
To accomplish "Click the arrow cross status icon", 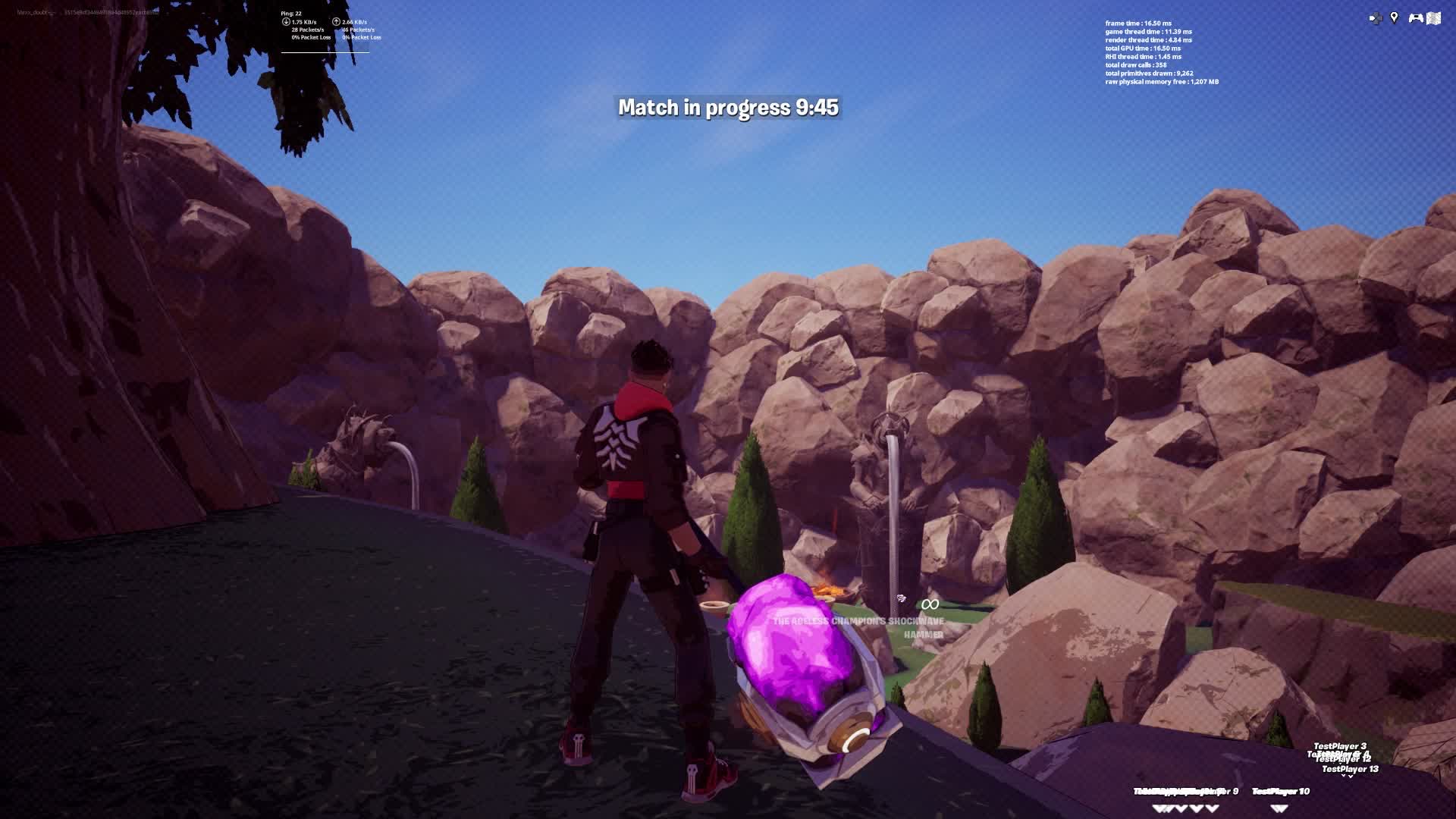I will coord(1375,18).
